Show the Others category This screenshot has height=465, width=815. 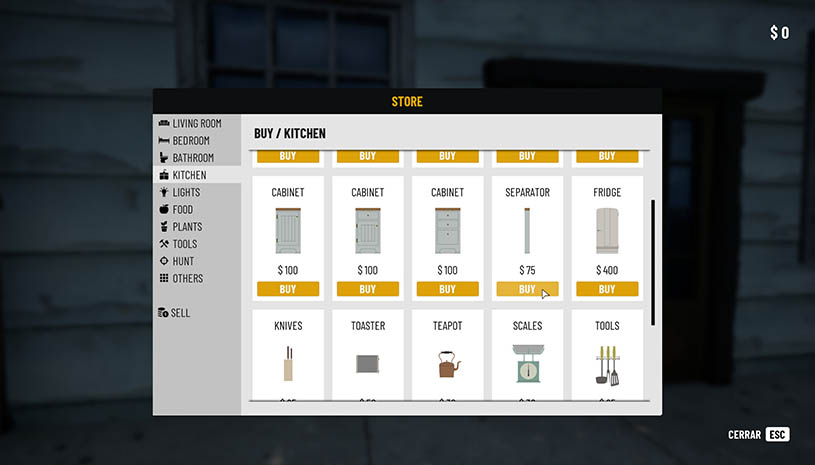[x=187, y=278]
